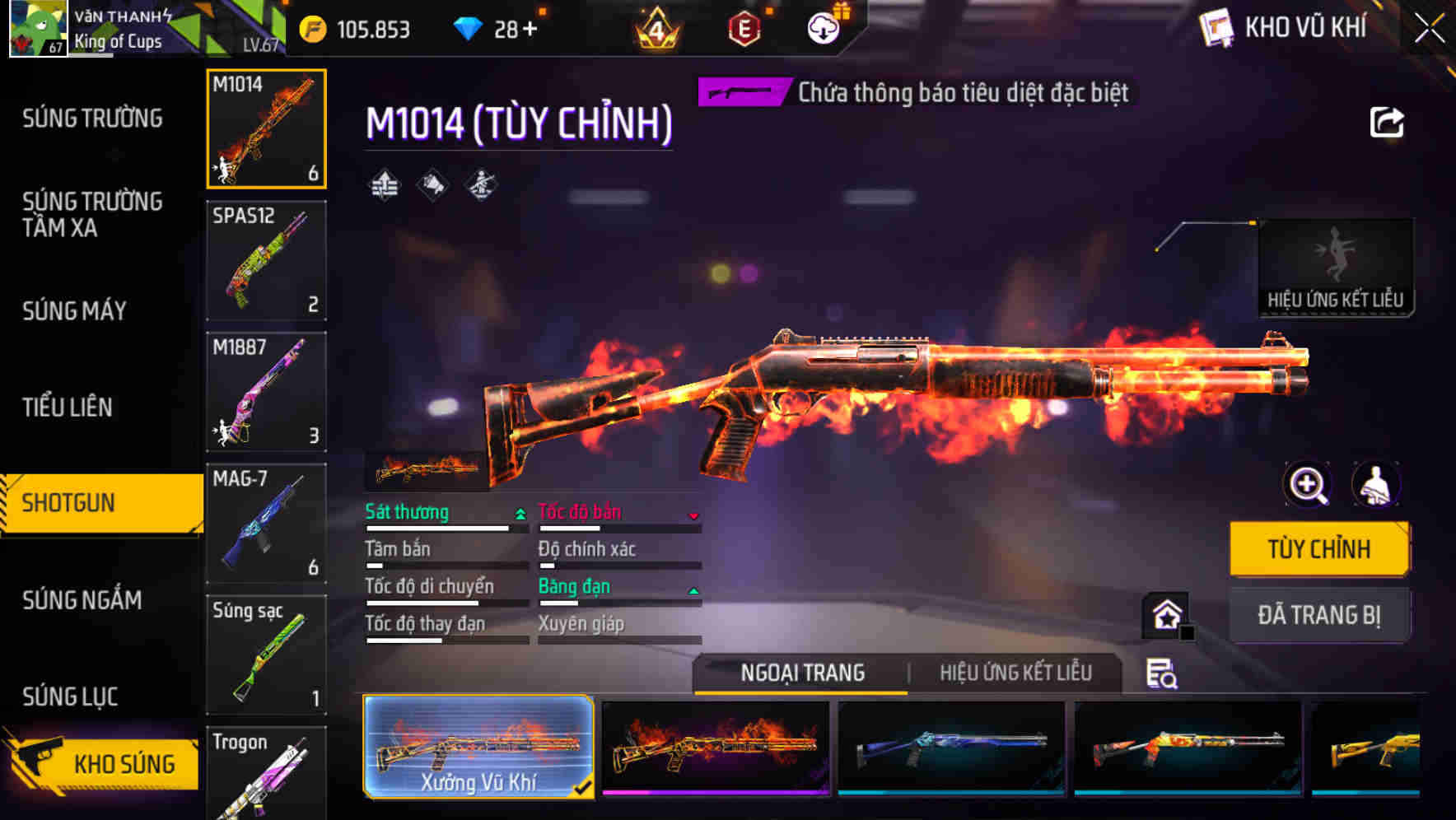Toggle the yellow-highlighted M1014 selection slot
The width and height of the screenshot is (1456, 820).
(x=266, y=128)
